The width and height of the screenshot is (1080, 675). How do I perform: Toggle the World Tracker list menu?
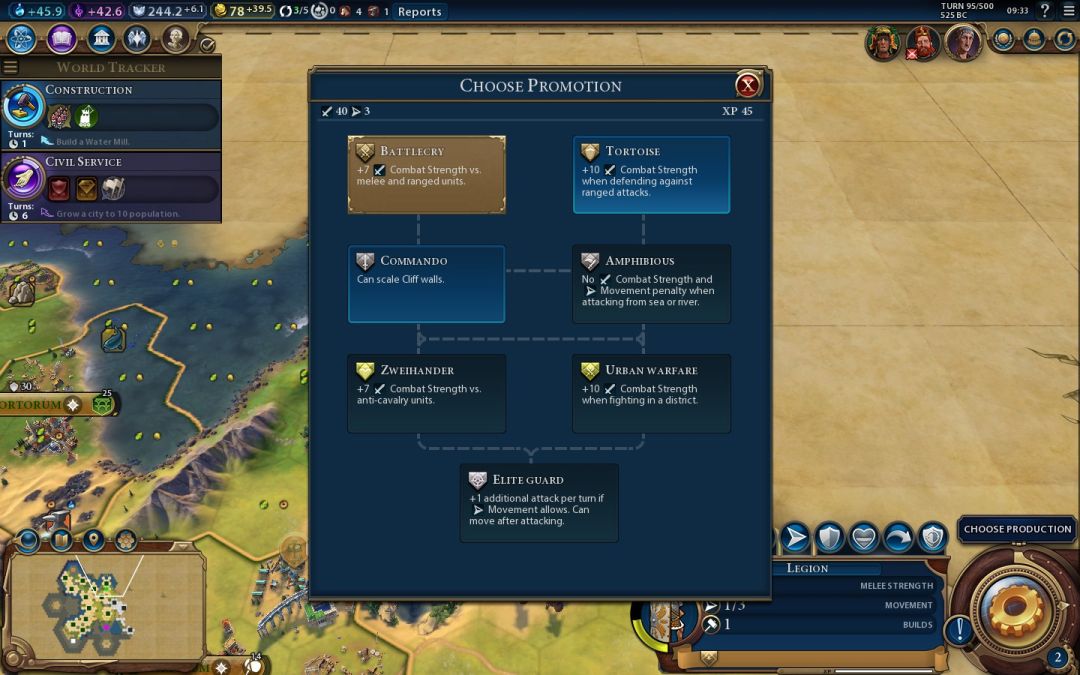click(11, 67)
